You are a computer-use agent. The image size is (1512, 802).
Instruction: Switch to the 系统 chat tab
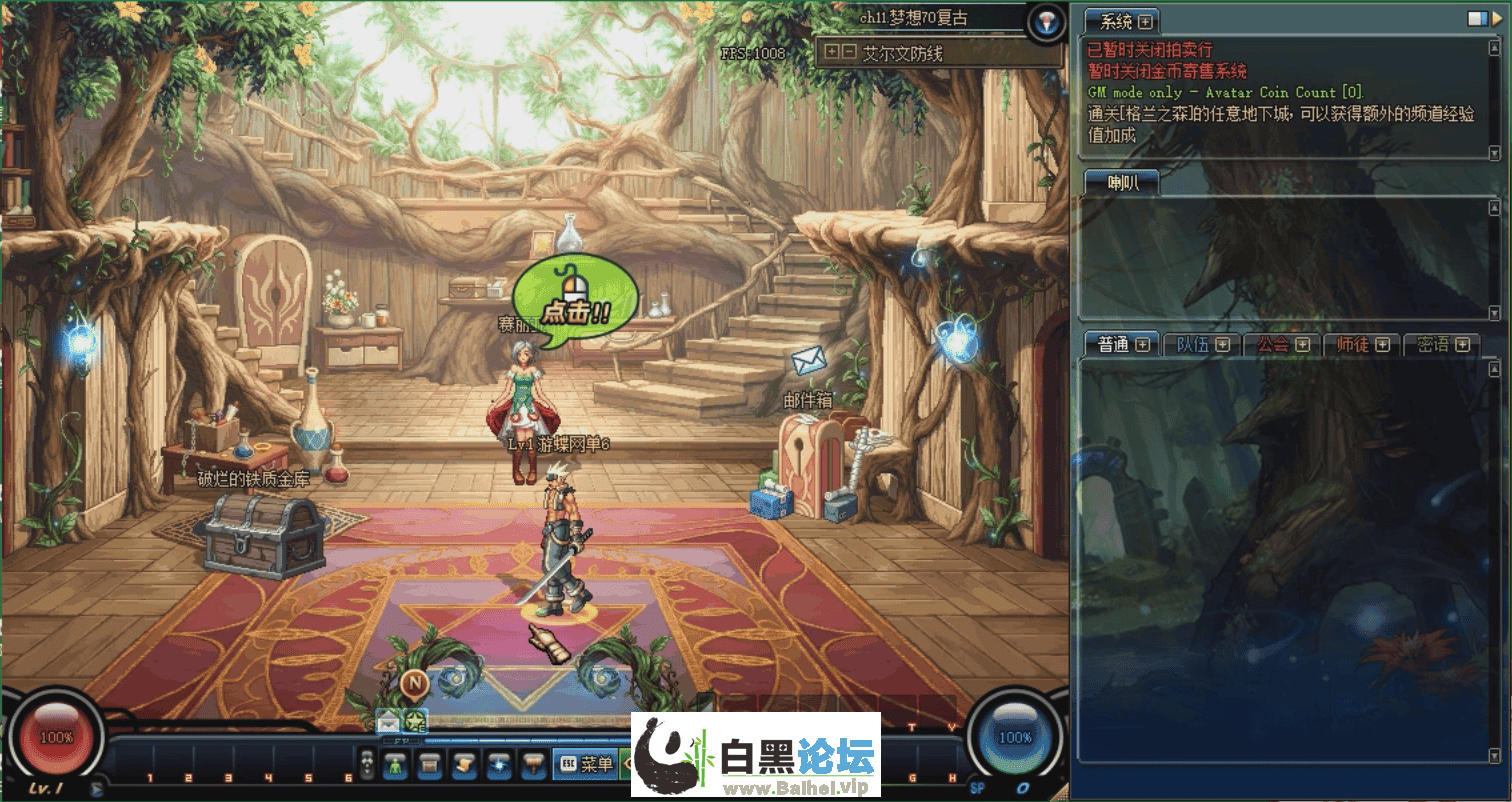[1115, 21]
